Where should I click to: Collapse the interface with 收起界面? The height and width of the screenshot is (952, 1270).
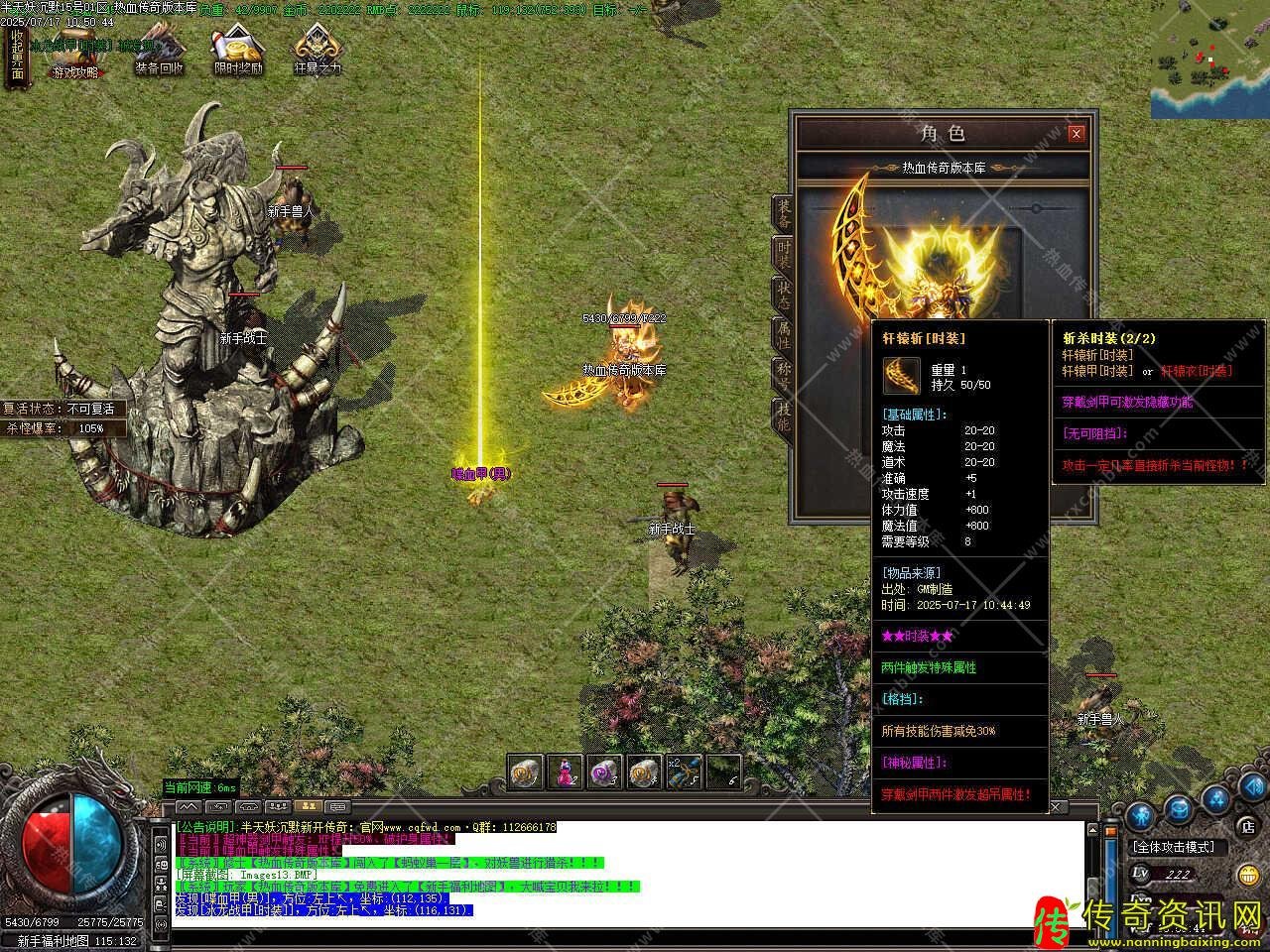pyautogui.click(x=17, y=58)
